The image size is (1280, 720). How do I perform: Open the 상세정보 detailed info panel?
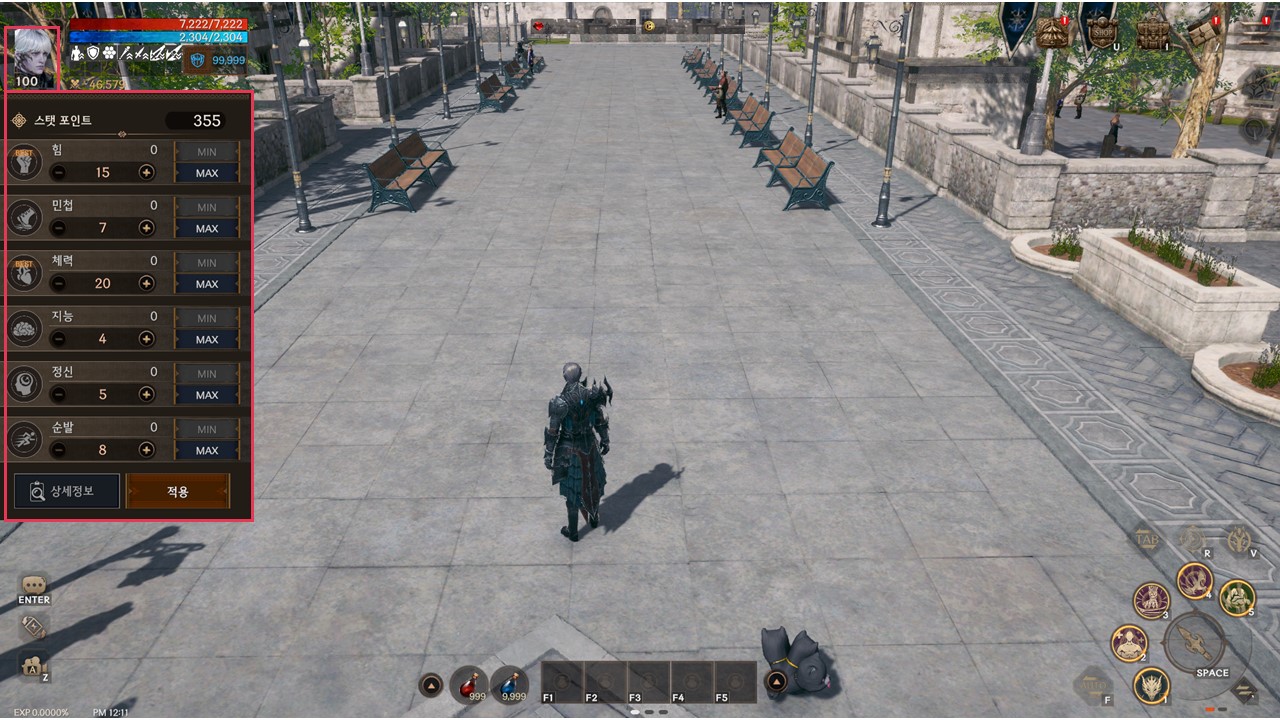tap(67, 491)
